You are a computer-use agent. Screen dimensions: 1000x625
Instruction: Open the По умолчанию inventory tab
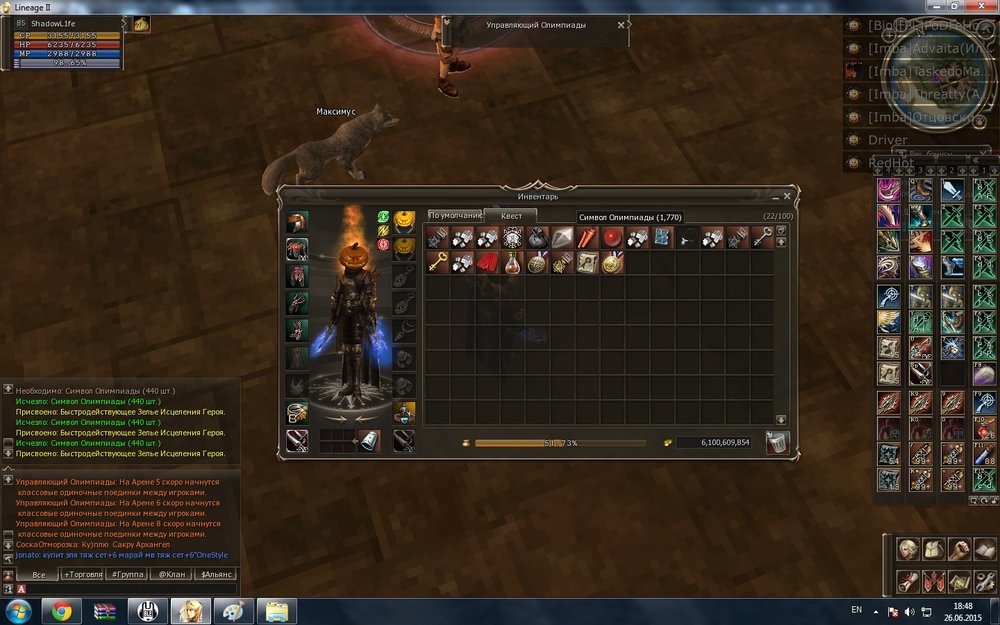pos(455,215)
